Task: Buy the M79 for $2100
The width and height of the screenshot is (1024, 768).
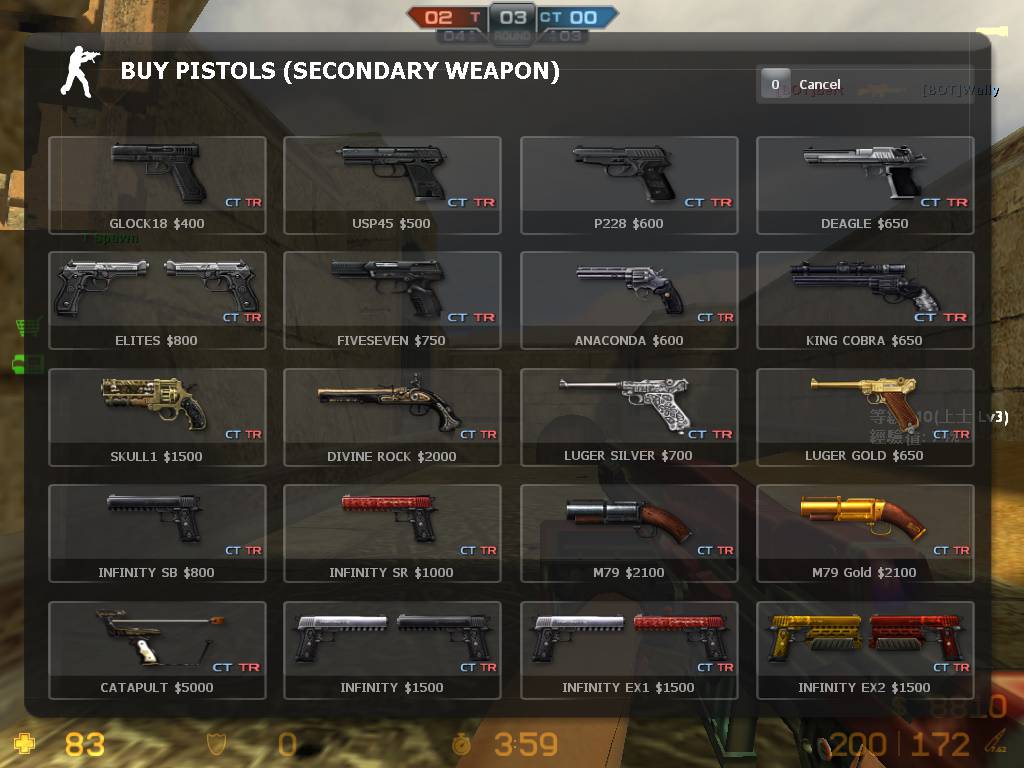Action: coord(629,533)
